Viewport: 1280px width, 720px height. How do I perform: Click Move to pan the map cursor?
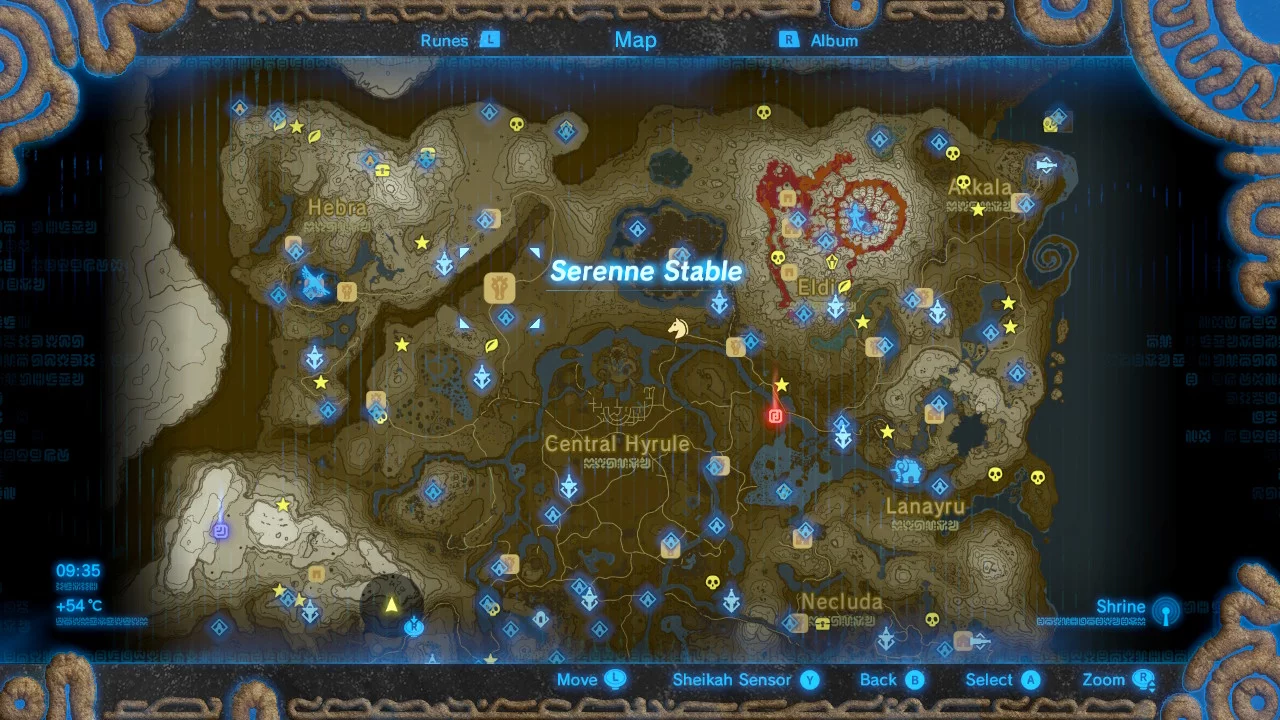tap(590, 679)
